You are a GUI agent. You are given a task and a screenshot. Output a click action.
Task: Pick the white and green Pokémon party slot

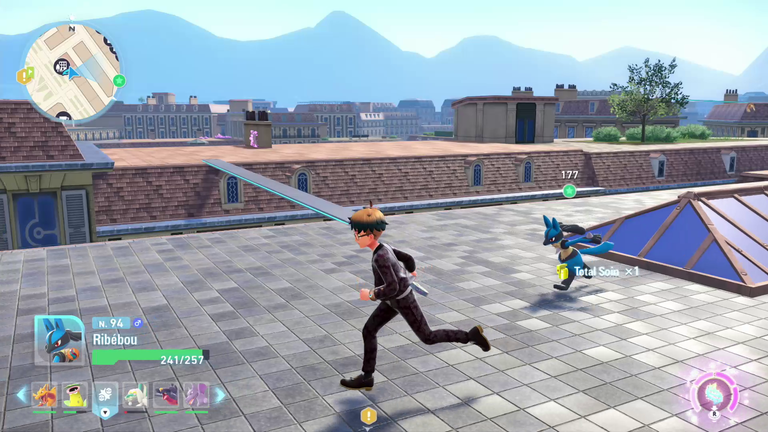(135, 395)
